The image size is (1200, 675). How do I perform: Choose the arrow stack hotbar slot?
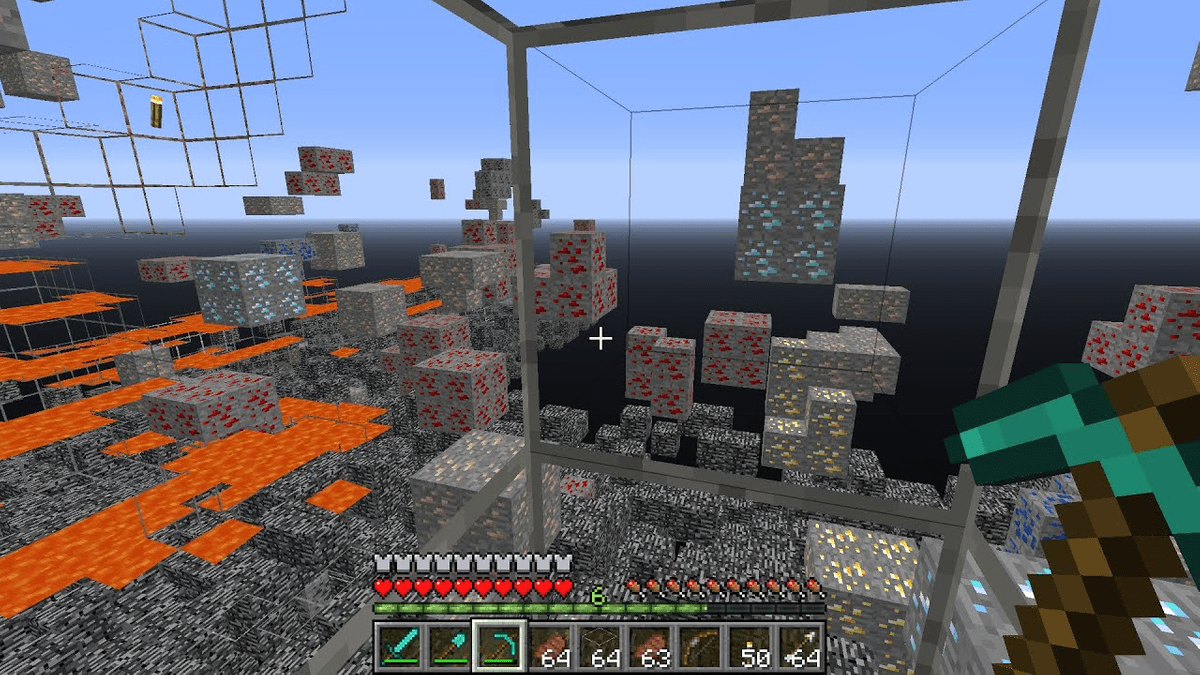coord(800,646)
